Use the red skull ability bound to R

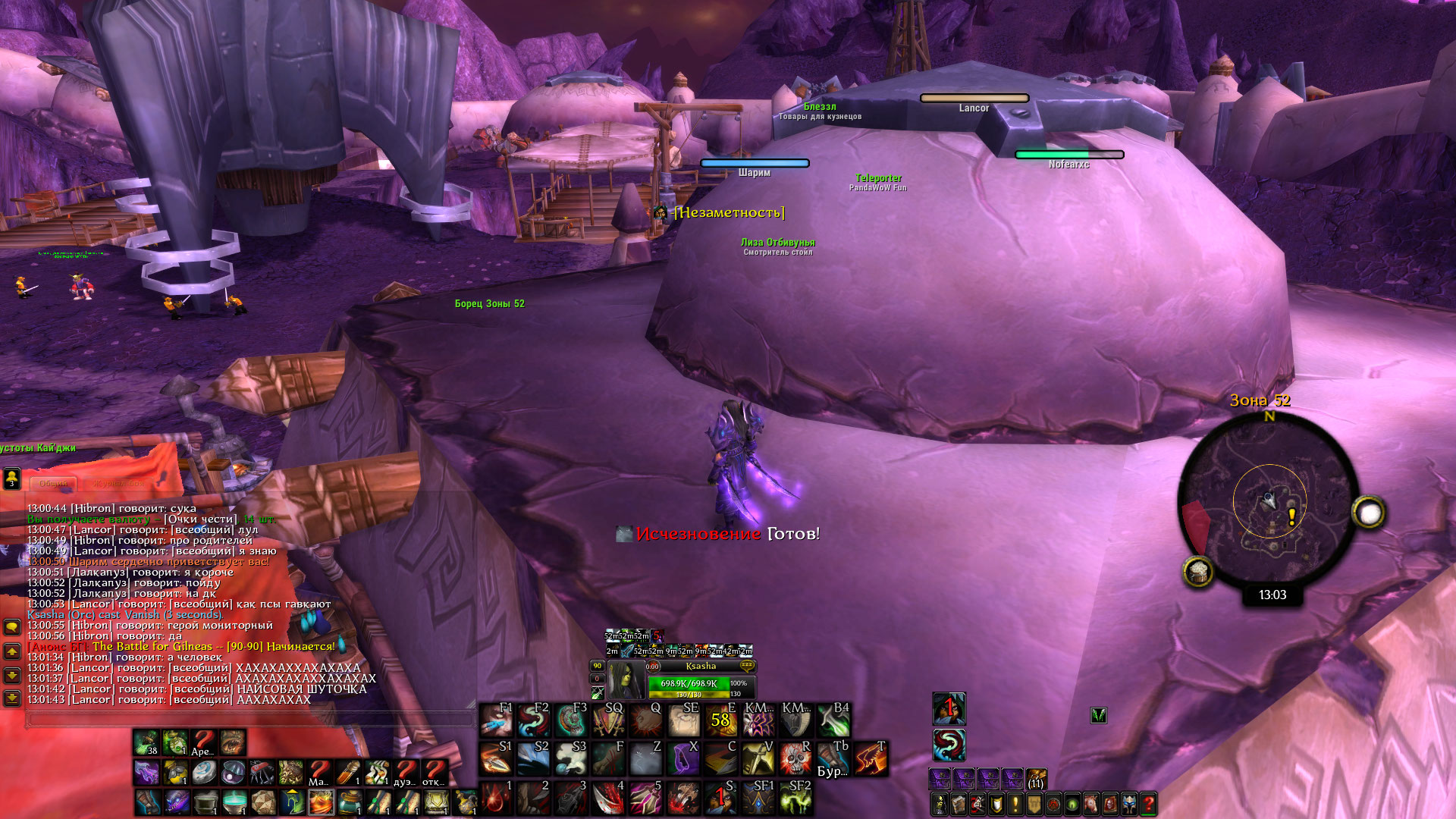(795, 759)
